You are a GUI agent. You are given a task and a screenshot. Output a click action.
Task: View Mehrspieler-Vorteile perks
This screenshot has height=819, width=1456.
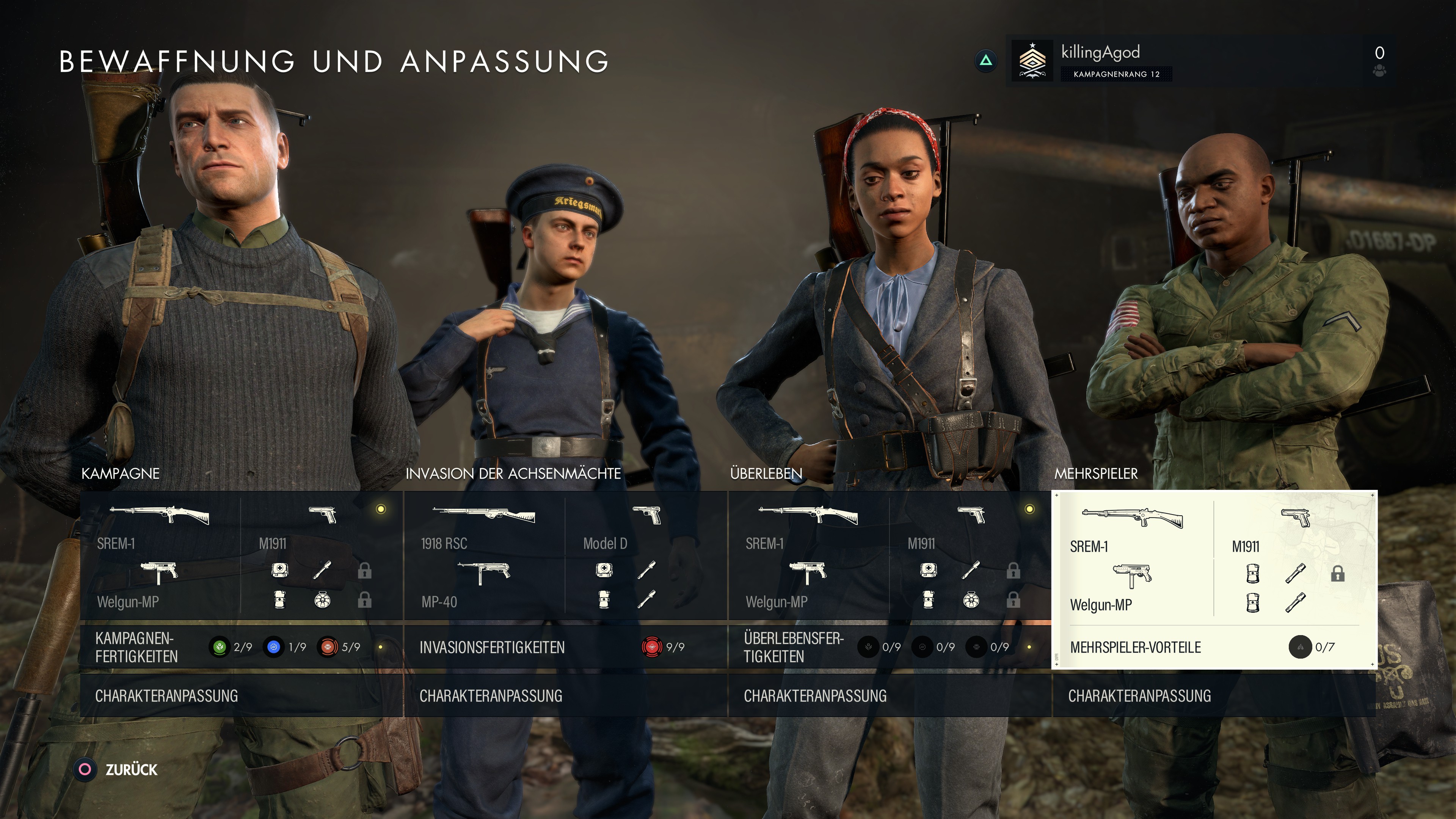point(1213,647)
